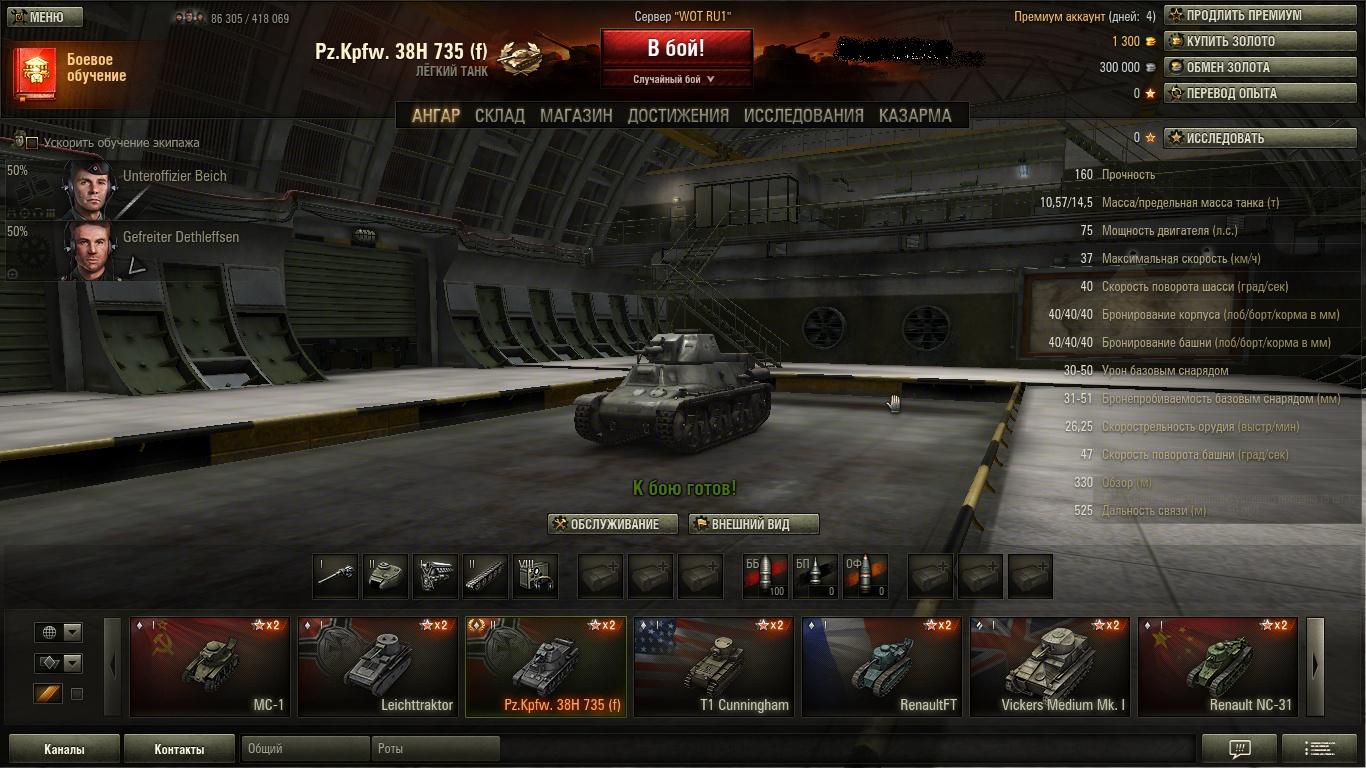Viewport: 1366px width, 768px height.
Task: Go to the Достижения tab
Action: 678,115
